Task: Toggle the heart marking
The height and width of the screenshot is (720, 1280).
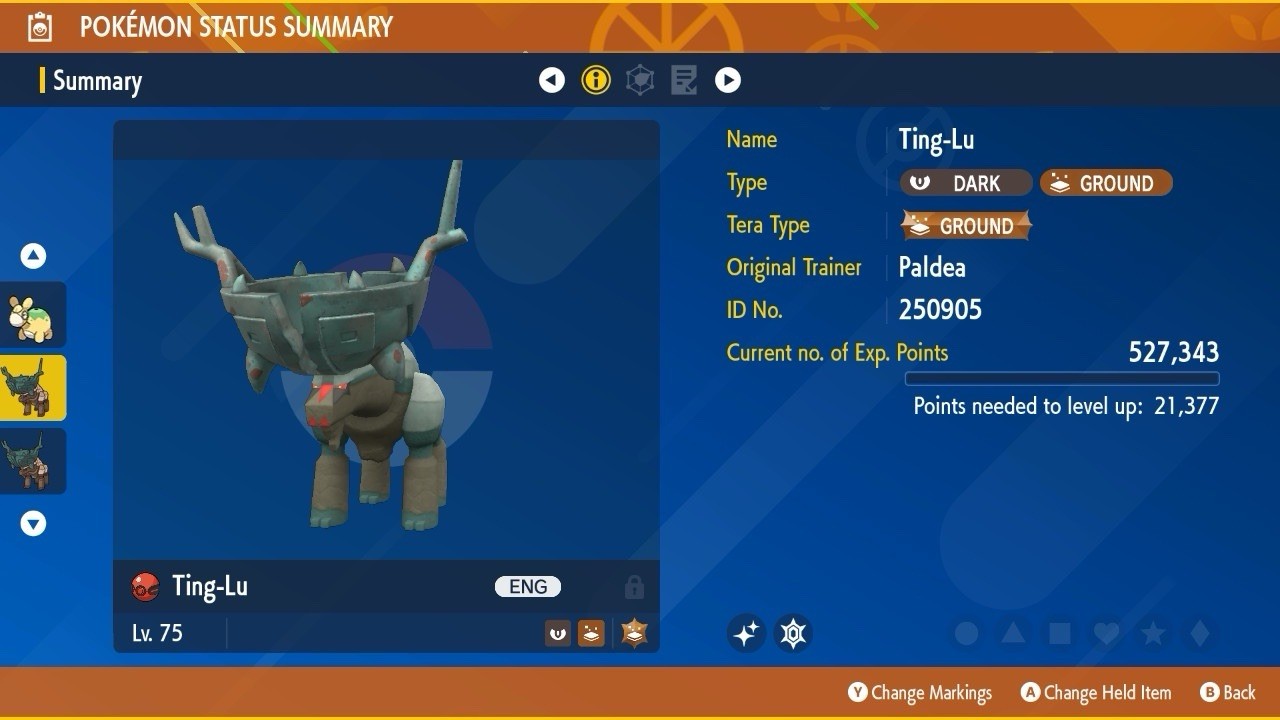Action: click(1106, 633)
